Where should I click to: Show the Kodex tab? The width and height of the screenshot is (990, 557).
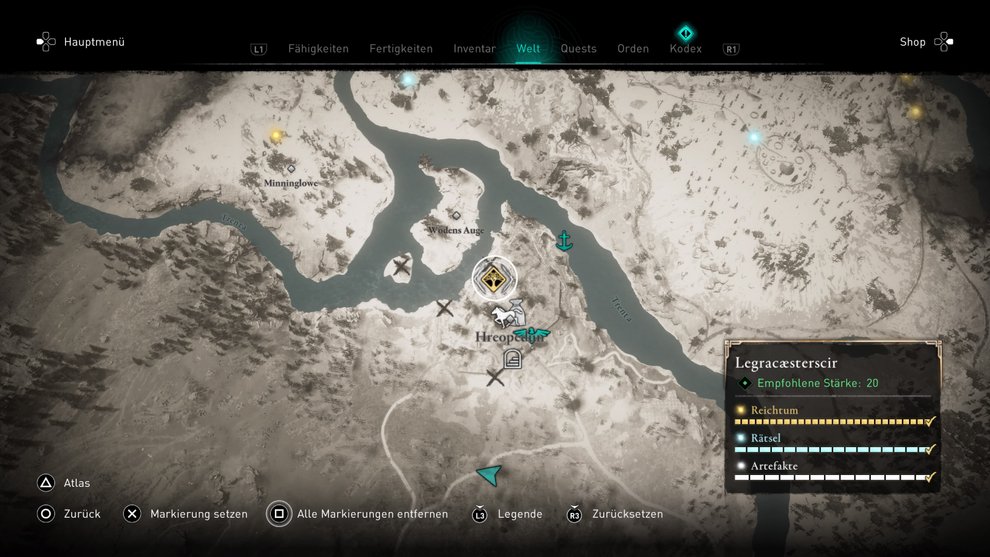point(685,48)
